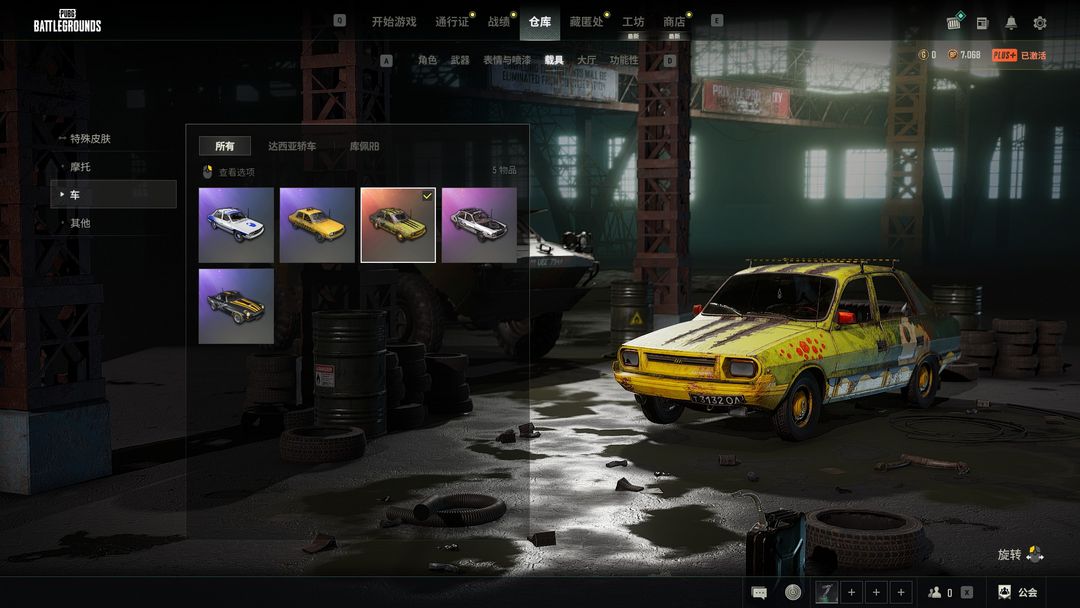Go to the 藏匿处 tab

point(586,22)
